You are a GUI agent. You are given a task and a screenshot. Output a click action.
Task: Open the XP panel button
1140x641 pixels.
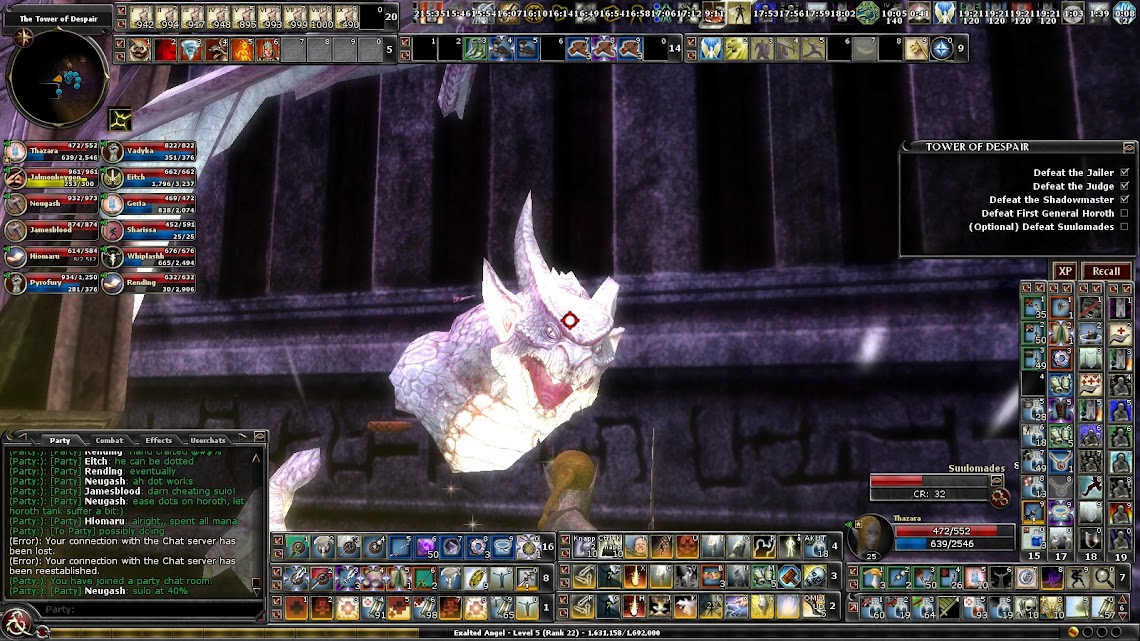pyautogui.click(x=1065, y=271)
